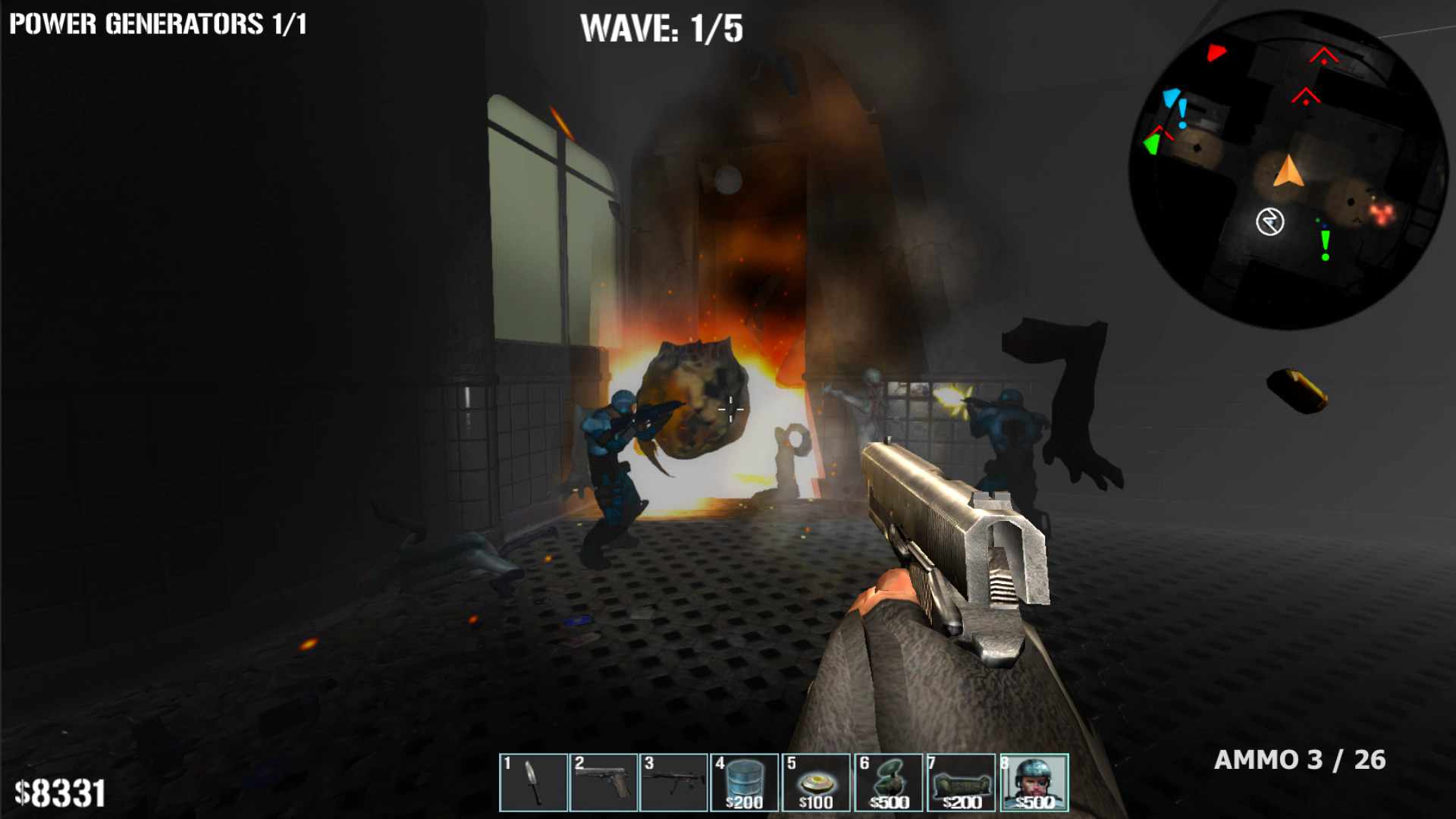Click the power generator marker on minimap
This screenshot has height=819, width=1456.
point(1269,222)
